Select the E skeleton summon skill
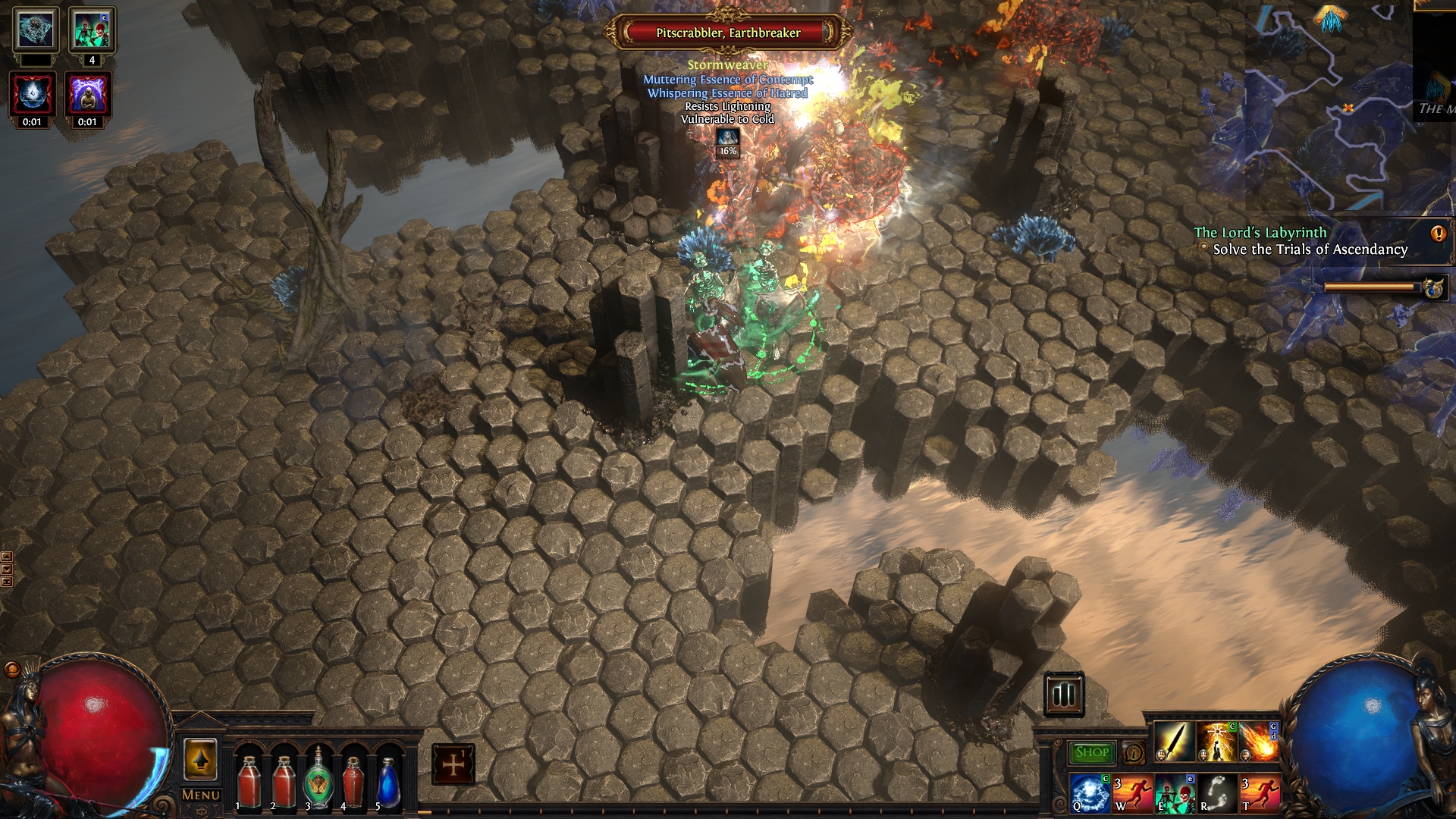Screen dimensions: 1456x819 pos(1175,792)
